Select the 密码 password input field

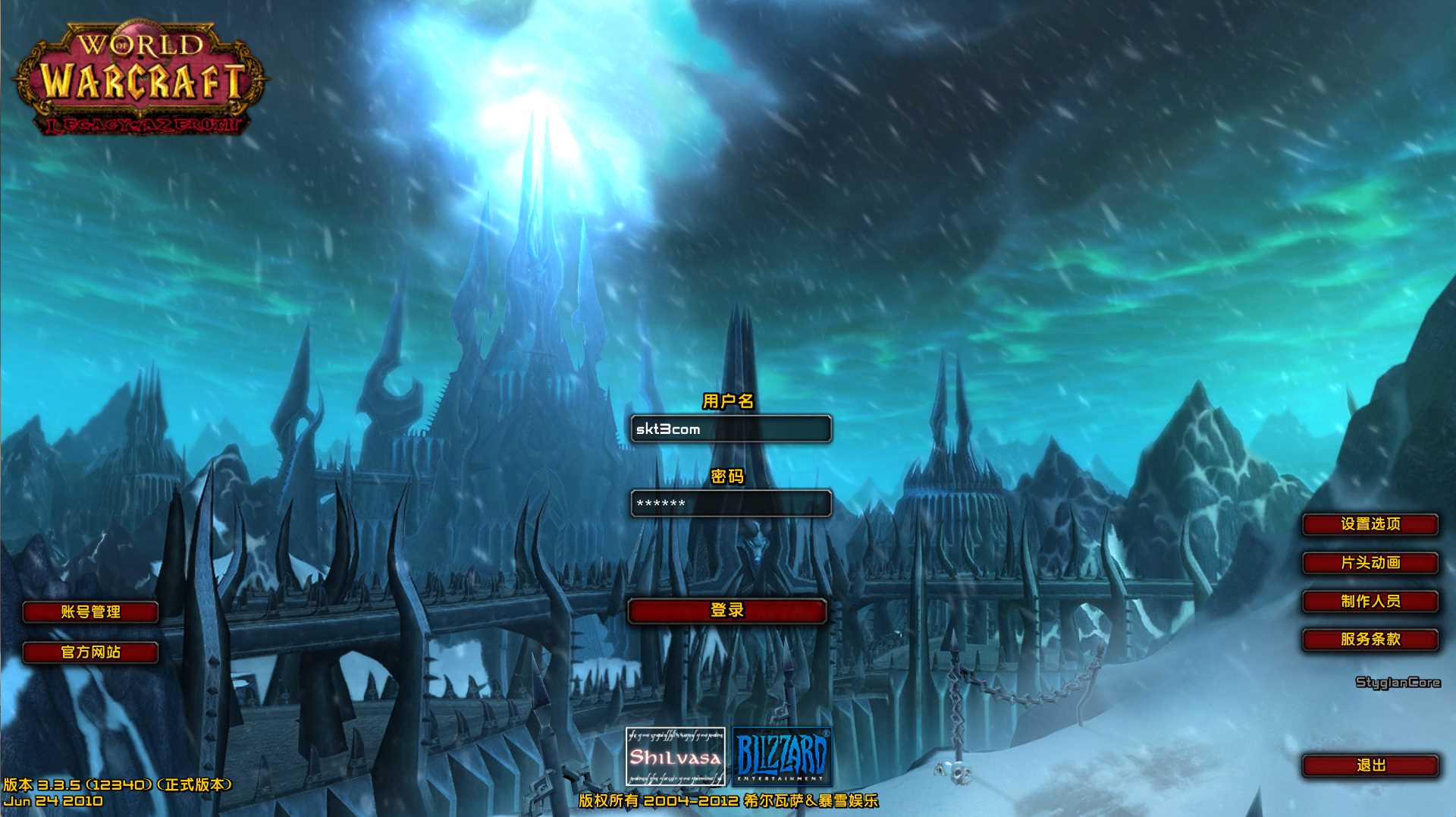pos(730,503)
